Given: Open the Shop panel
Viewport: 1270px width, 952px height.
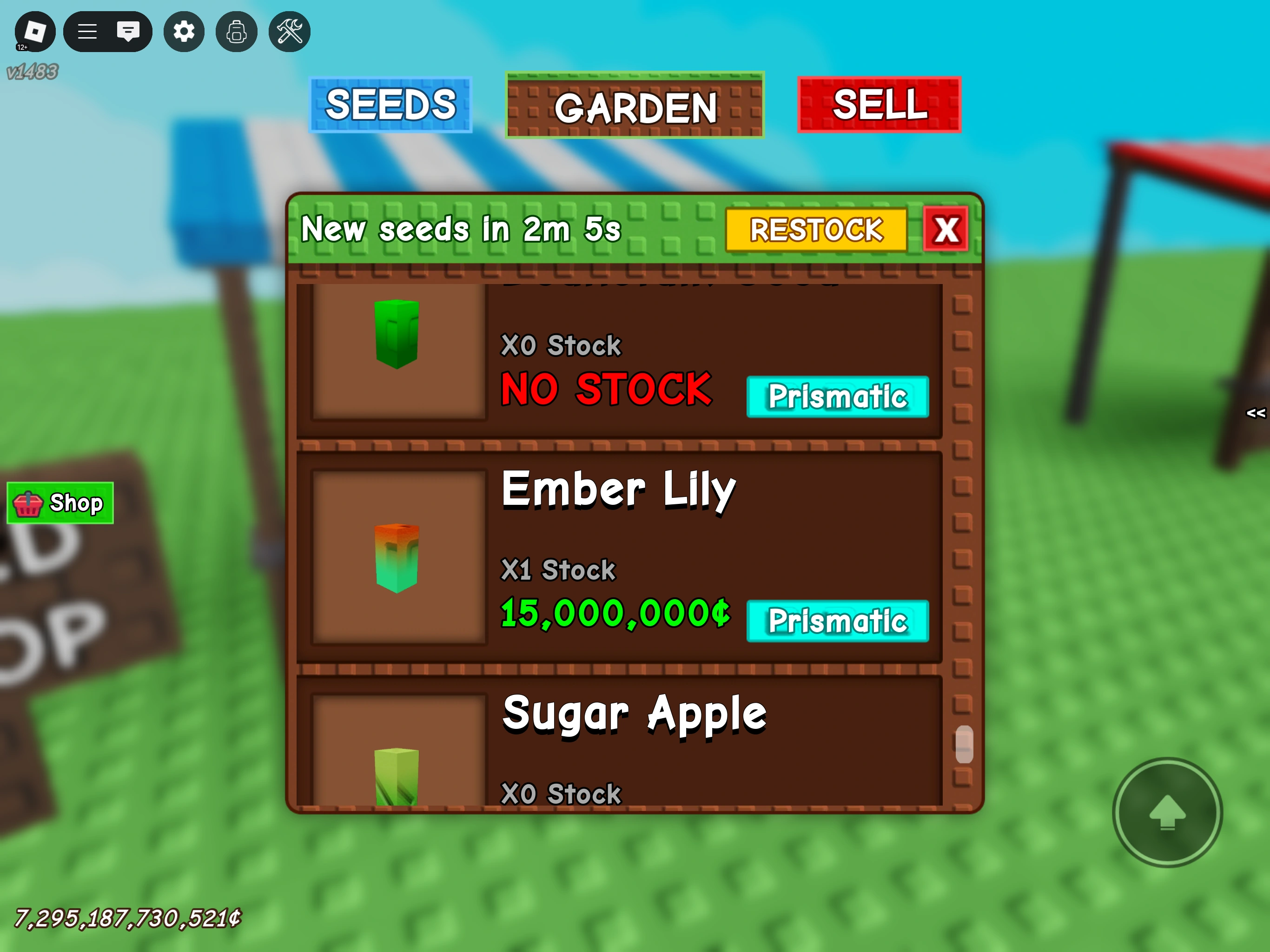Looking at the screenshot, I should click(59, 503).
